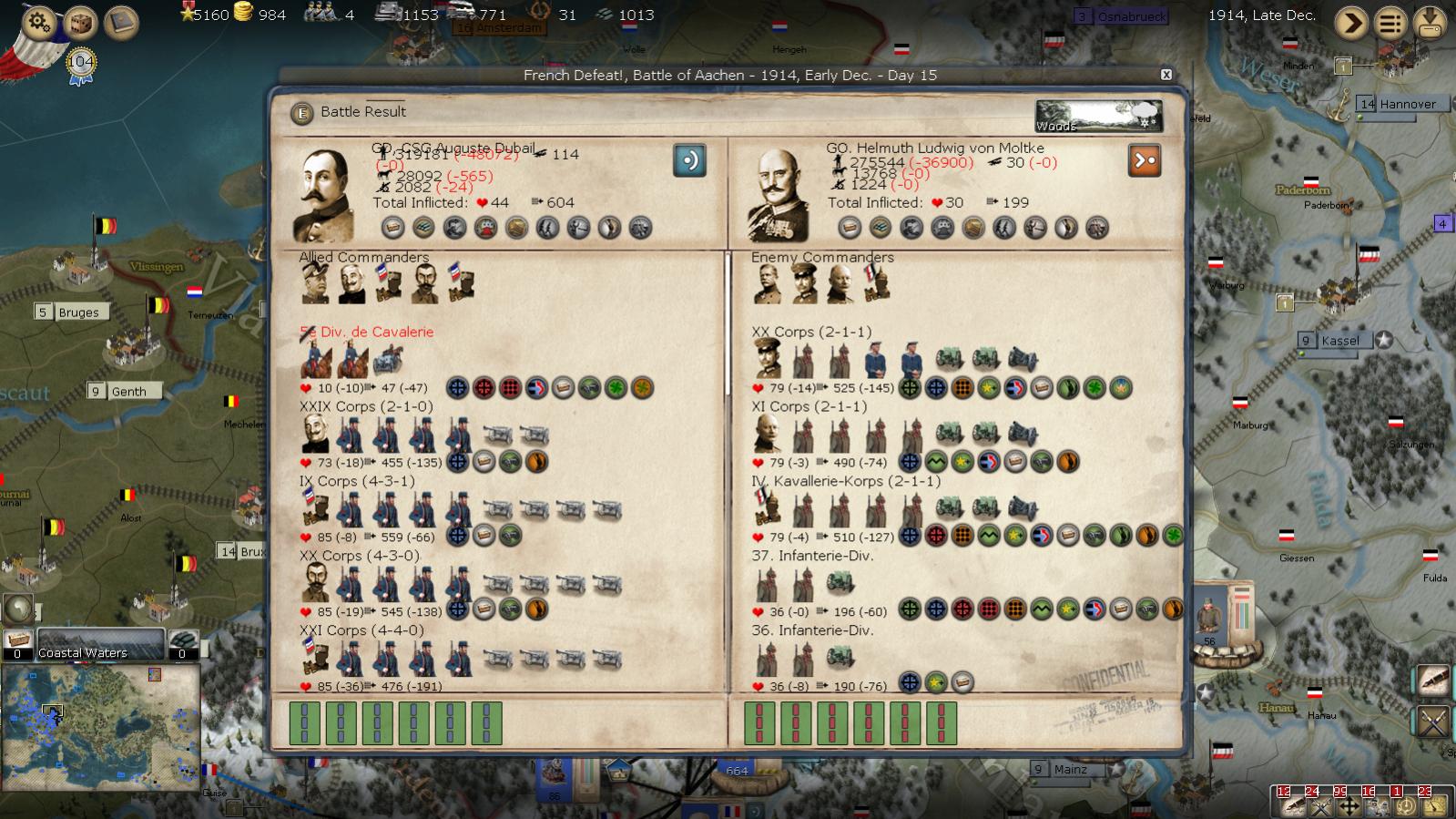The height and width of the screenshot is (819, 1456).
Task: Select the IV. Kavallerie-Korps commander portrait
Action: coord(767,508)
